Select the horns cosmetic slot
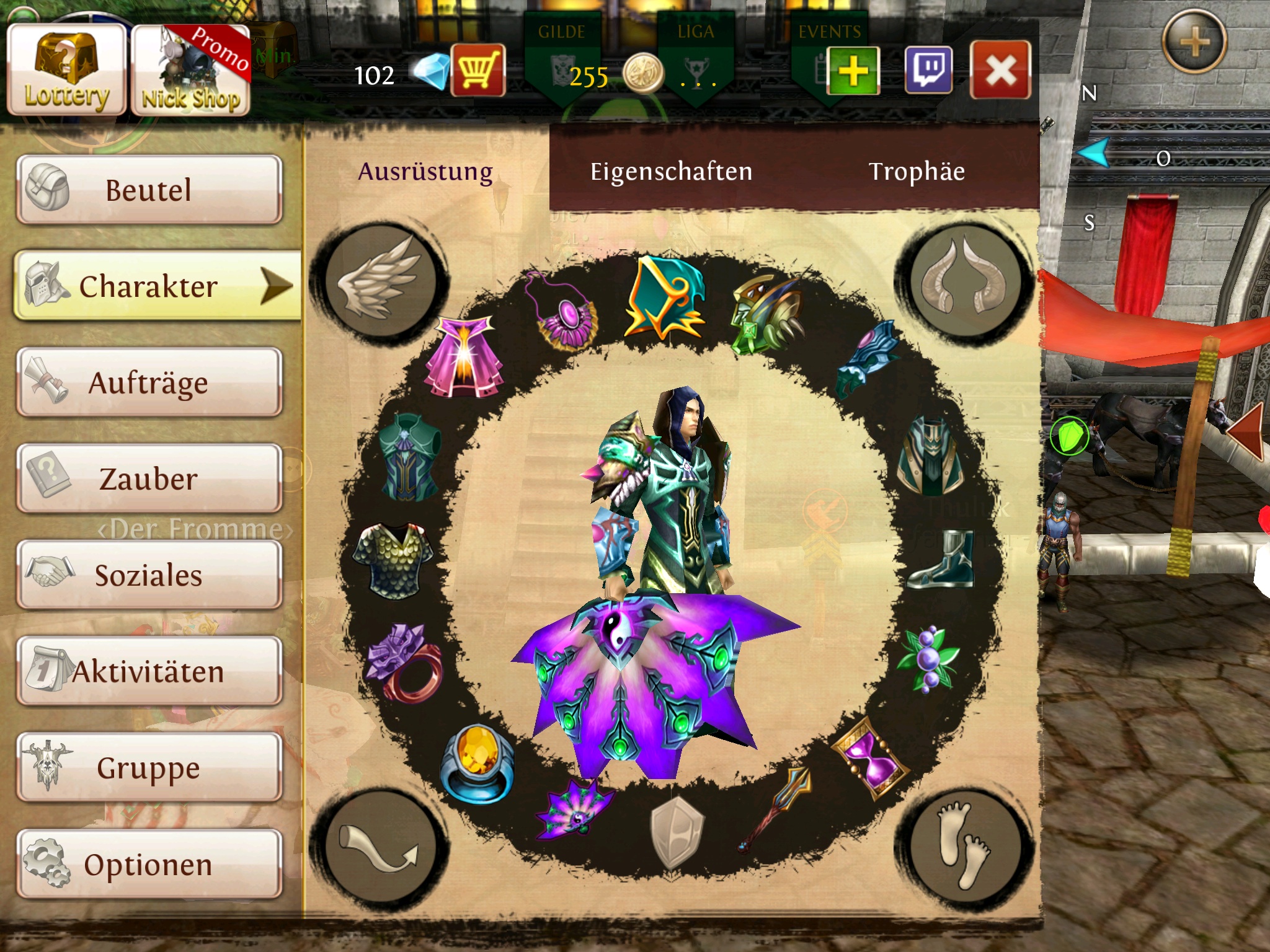 [x=964, y=280]
